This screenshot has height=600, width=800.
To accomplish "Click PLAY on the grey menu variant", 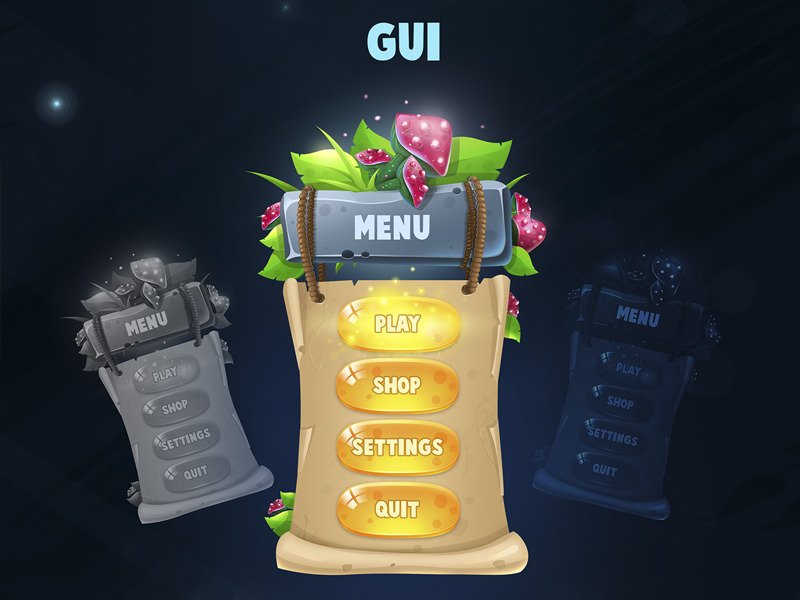I will (166, 374).
